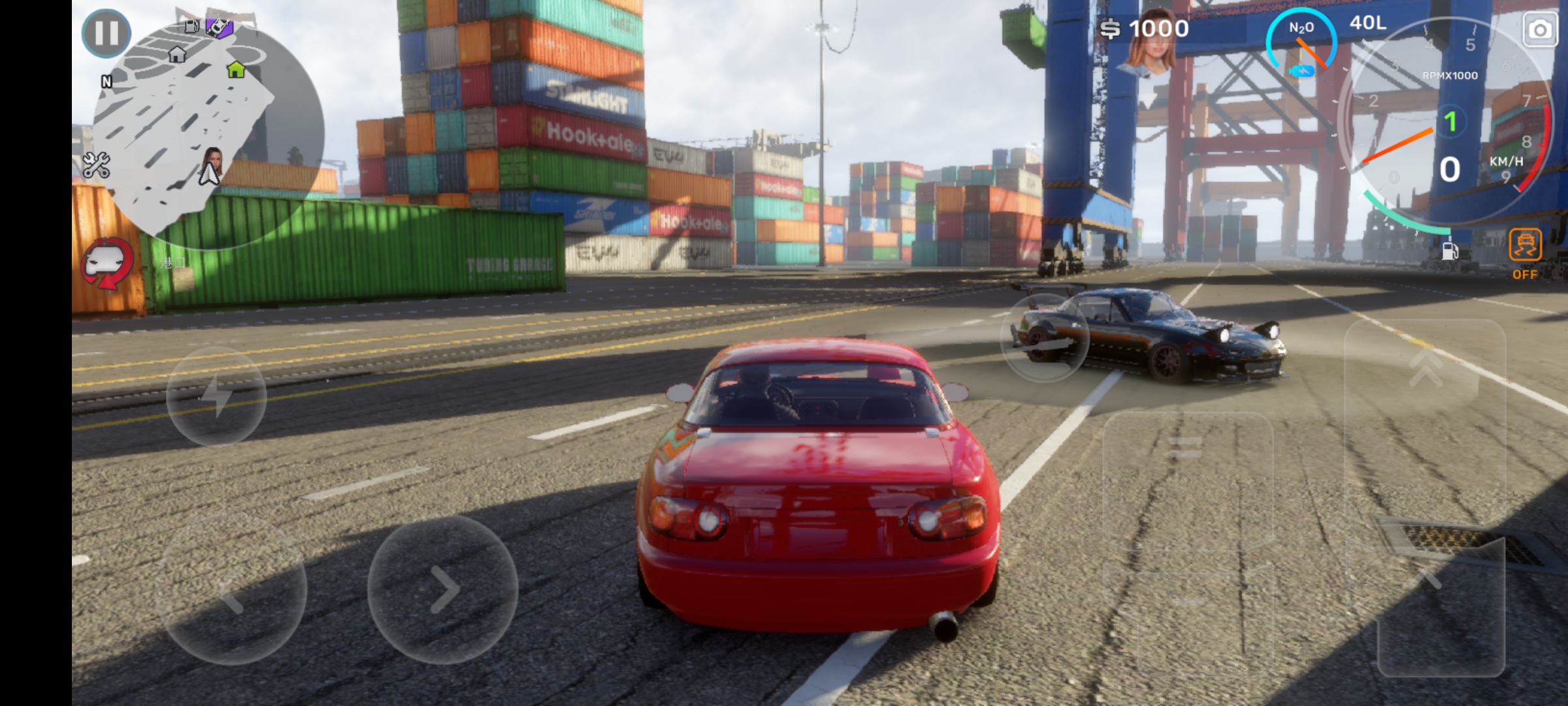Pull the round handbrake button

pos(1045,338)
